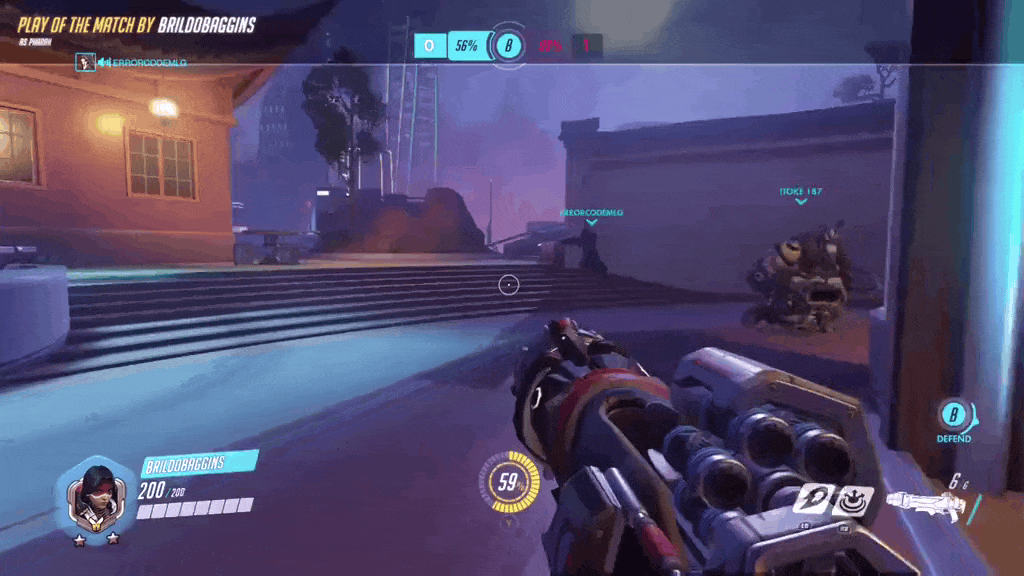Click errorcodemlg's voice chat speaker entry
Image resolution: width=1024 pixels, height=576 pixels.
click(x=131, y=63)
